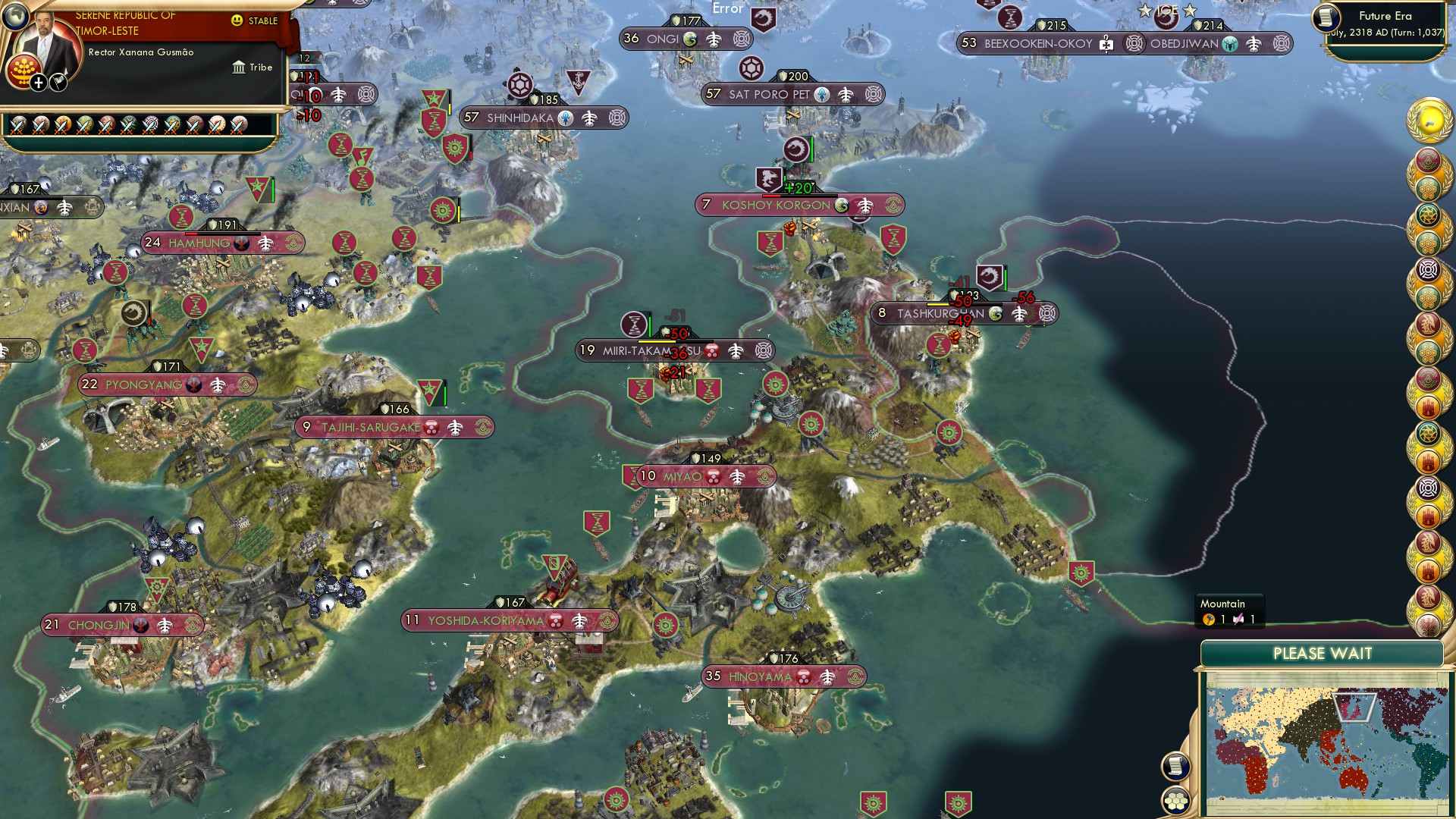Screen dimensions: 1456x819
Task: Click the puppet icon on the Hamhung city banner
Action: click(241, 243)
